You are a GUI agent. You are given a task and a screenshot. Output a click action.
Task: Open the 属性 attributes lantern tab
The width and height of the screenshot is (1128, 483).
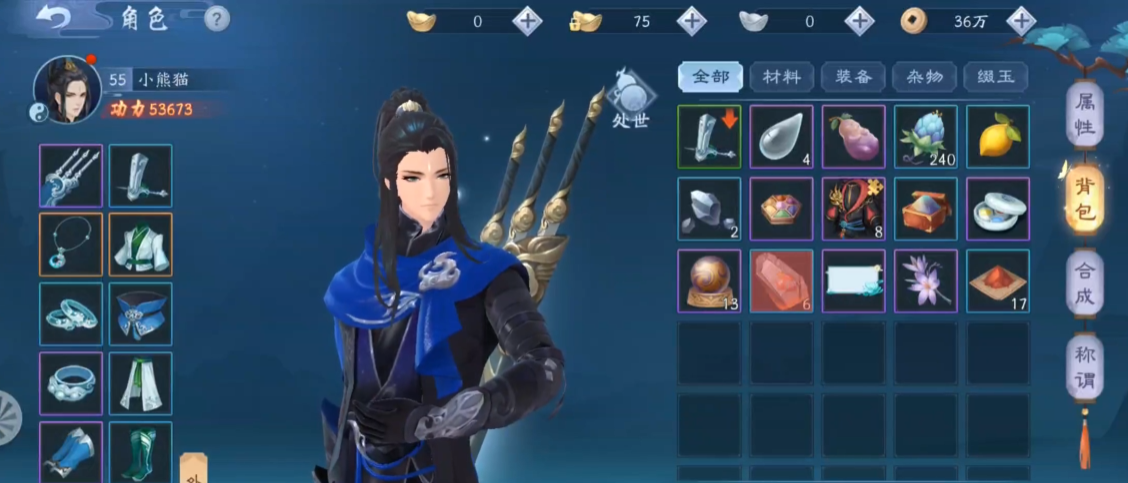point(1085,115)
